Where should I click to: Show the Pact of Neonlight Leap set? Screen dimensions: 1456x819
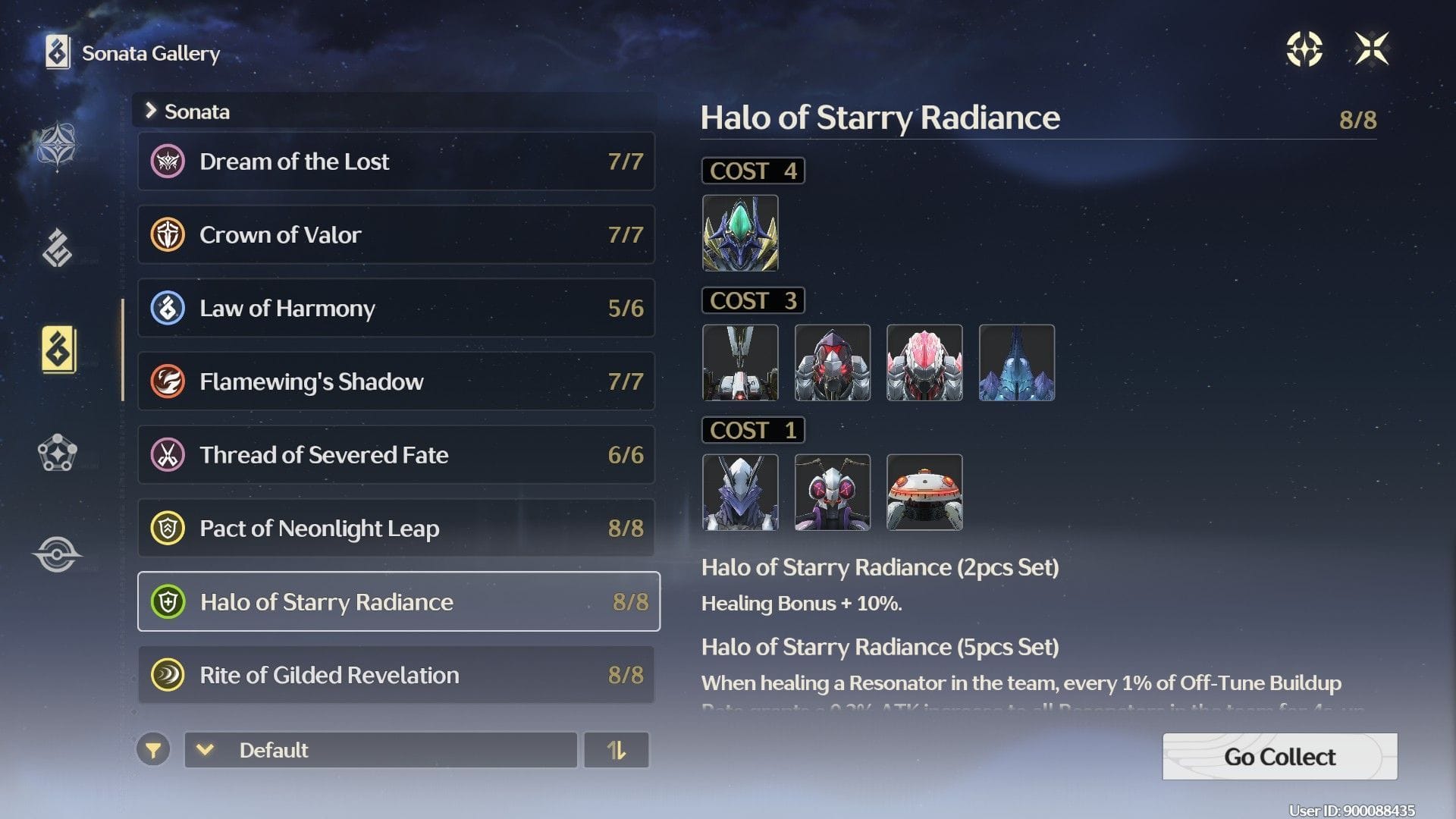coord(396,528)
